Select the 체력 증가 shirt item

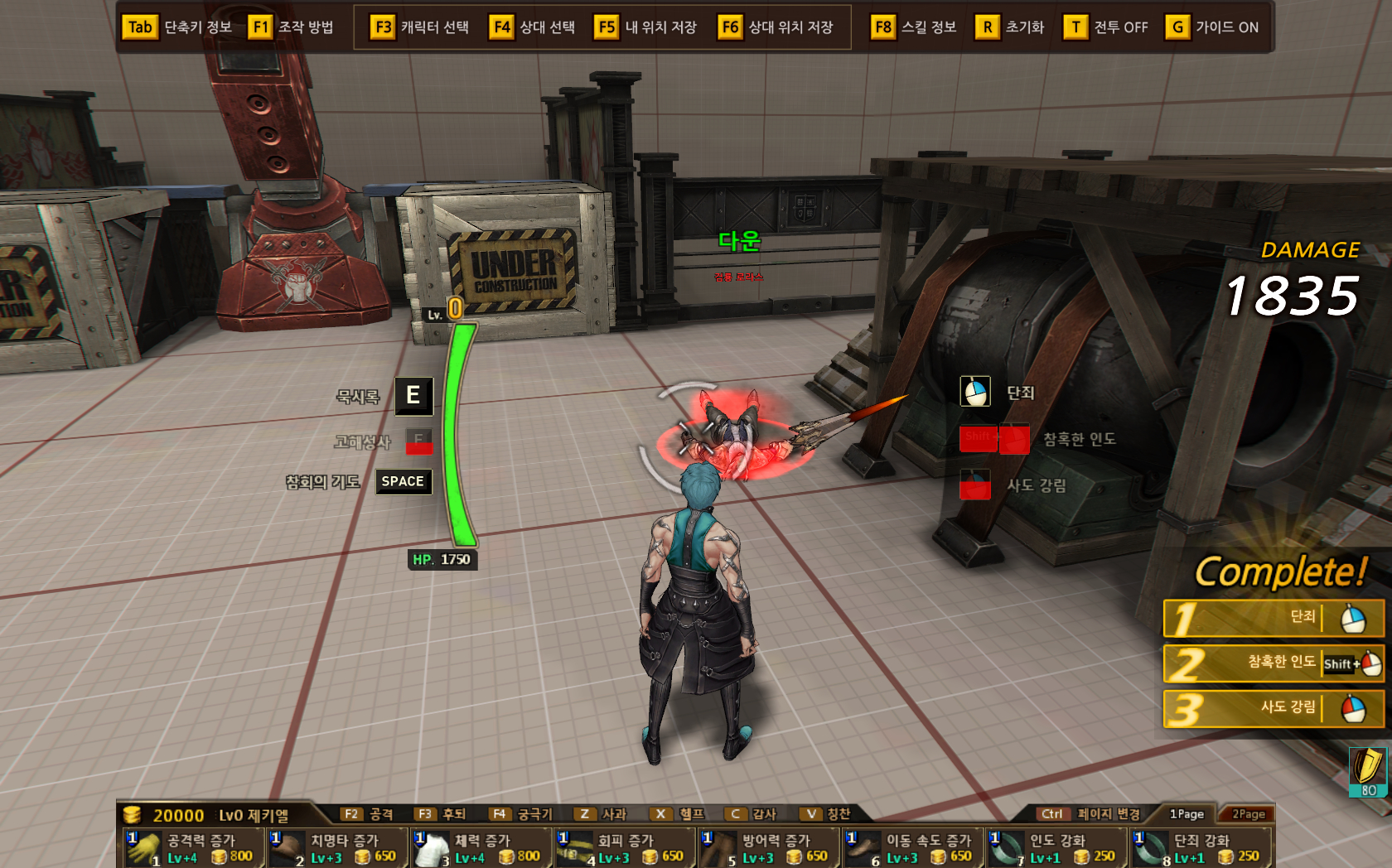[481, 848]
